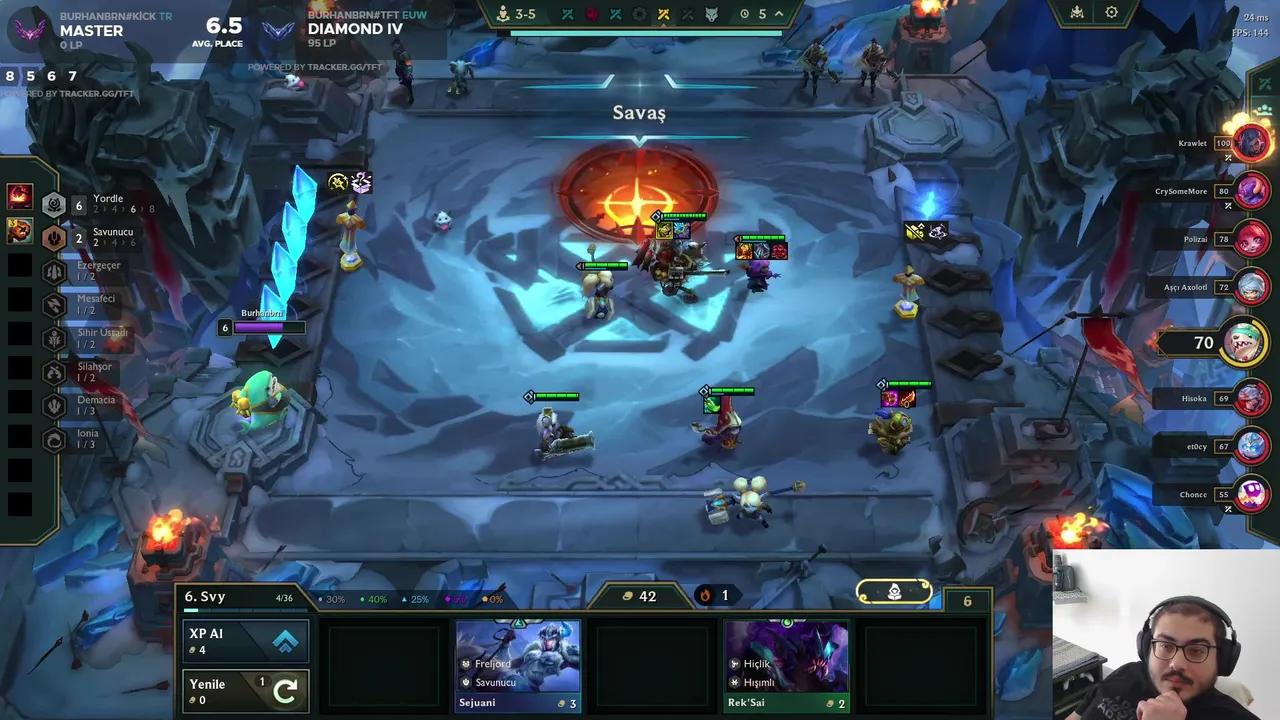This screenshot has width=1280, height=720.
Task: Click the XP Al purchase button
Action: [x=246, y=640]
